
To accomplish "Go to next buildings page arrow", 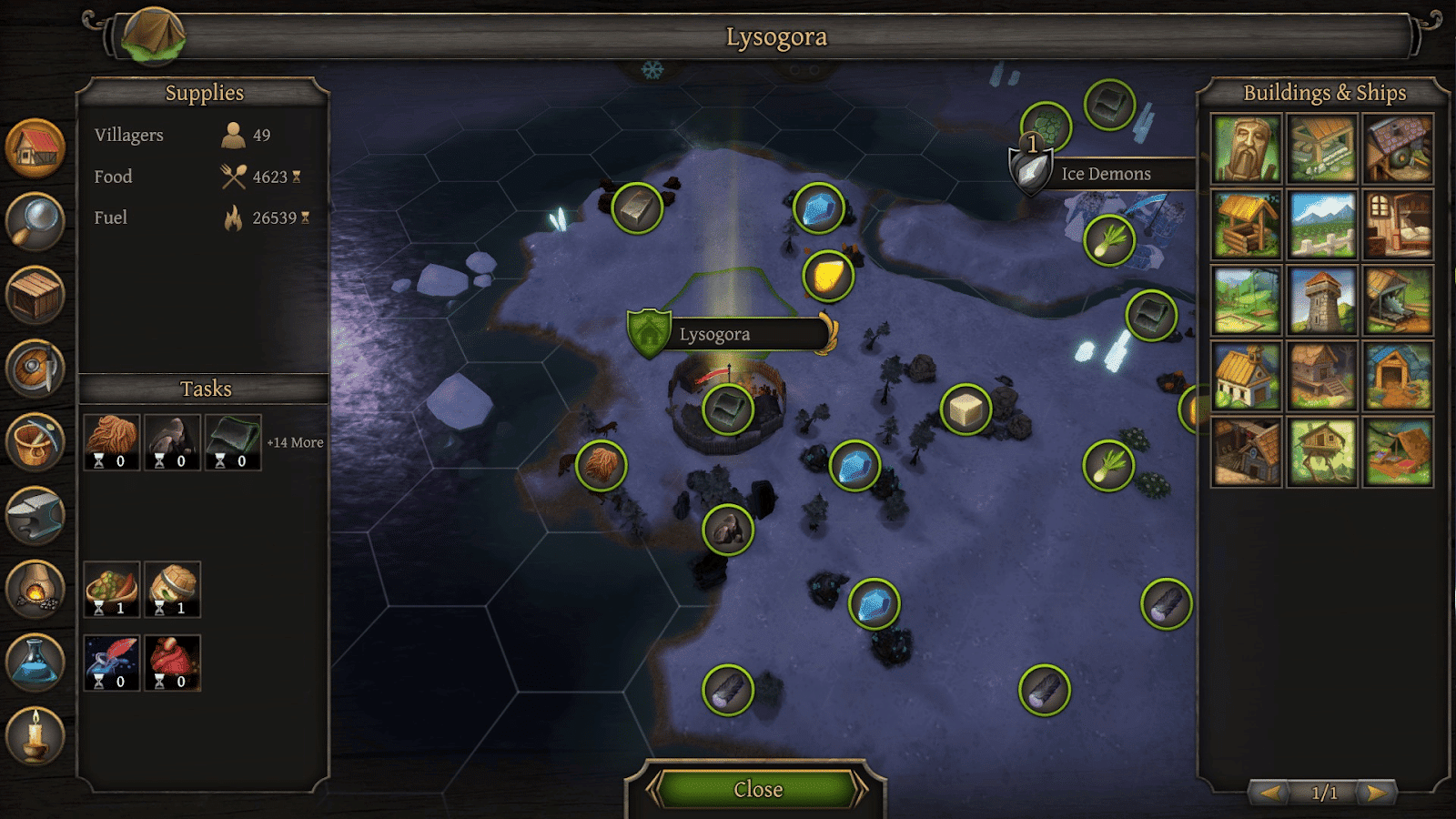I will click(1378, 793).
